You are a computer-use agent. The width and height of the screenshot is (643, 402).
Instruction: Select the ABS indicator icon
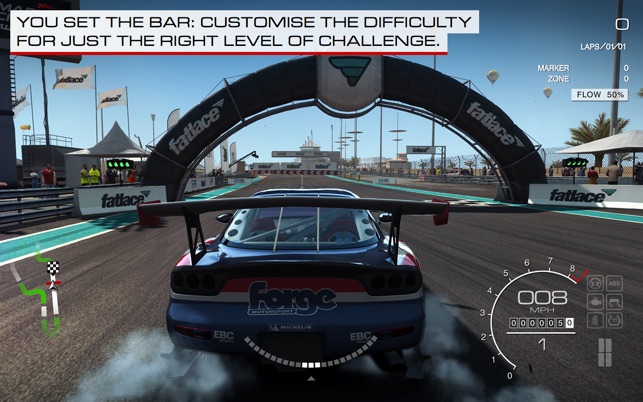coord(614,283)
